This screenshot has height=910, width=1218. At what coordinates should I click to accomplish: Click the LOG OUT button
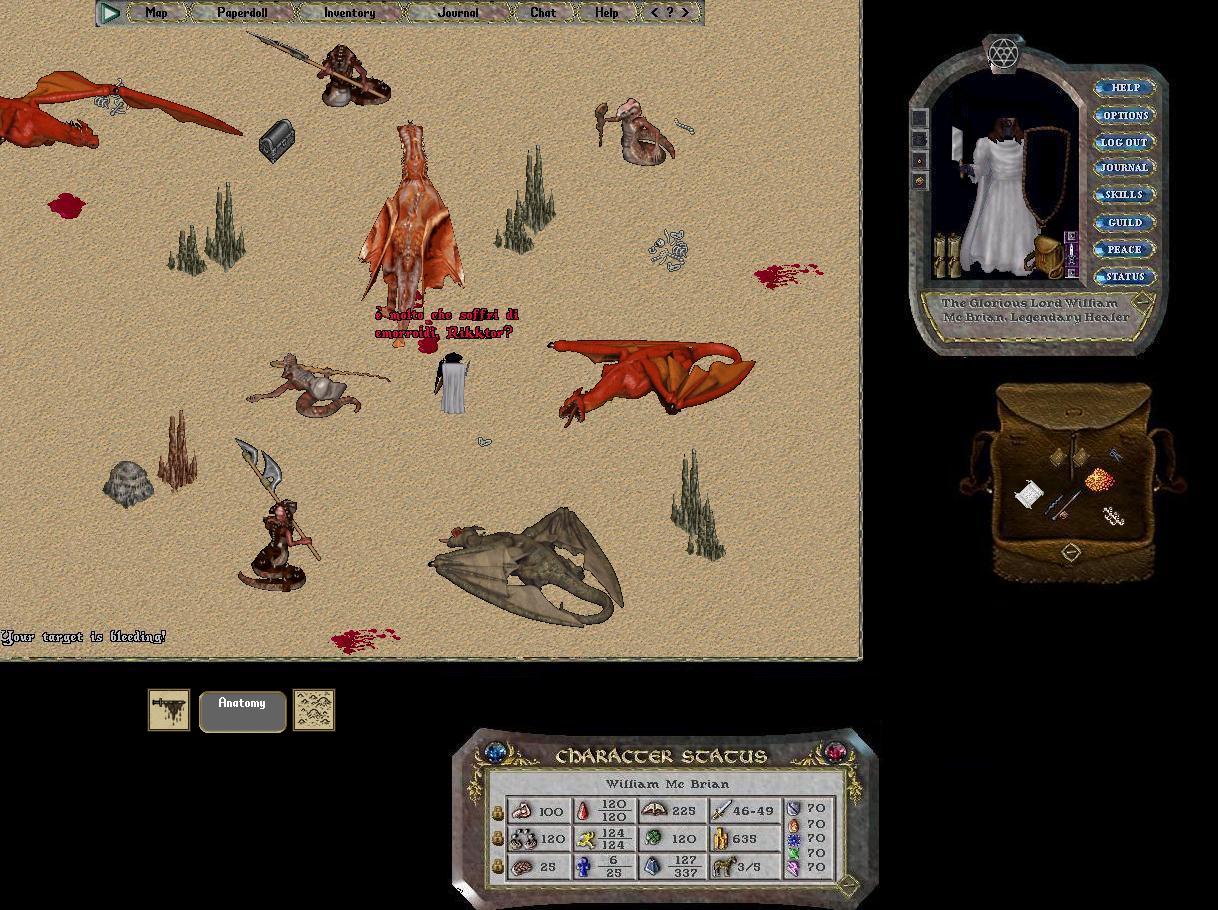point(1125,142)
